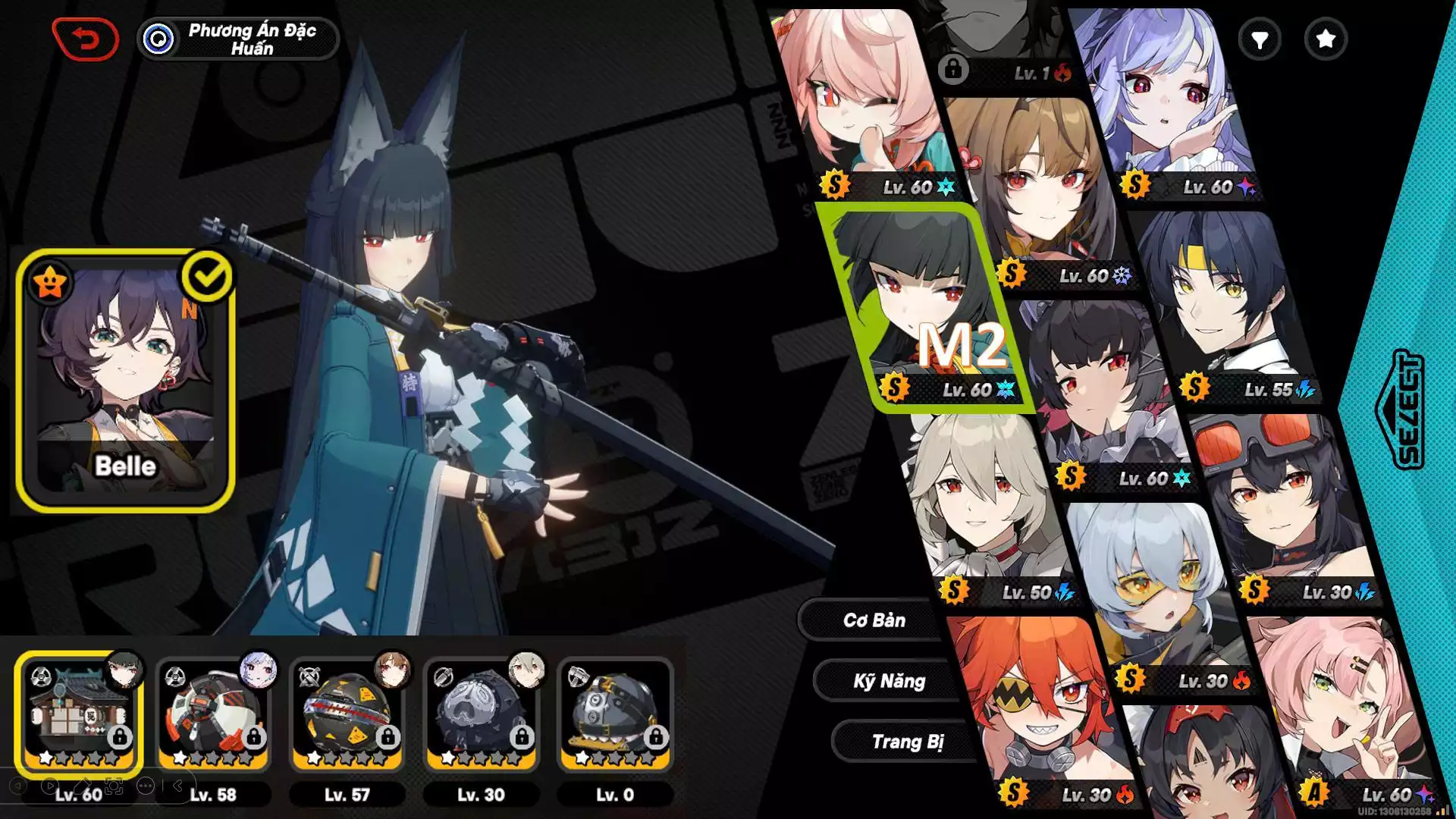Viewport: 1456px width, 819px height.
Task: Toggle the star favorites filter
Action: pos(1325,39)
